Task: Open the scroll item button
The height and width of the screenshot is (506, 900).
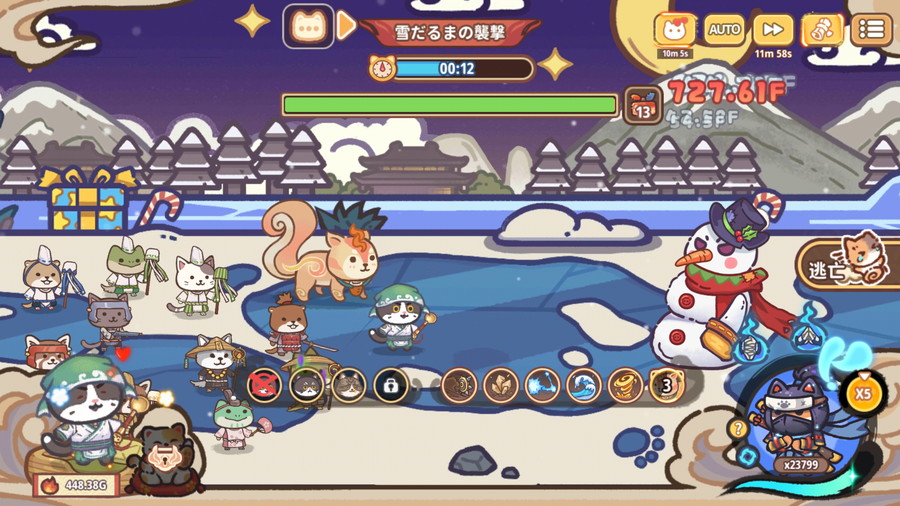Action: (822, 29)
